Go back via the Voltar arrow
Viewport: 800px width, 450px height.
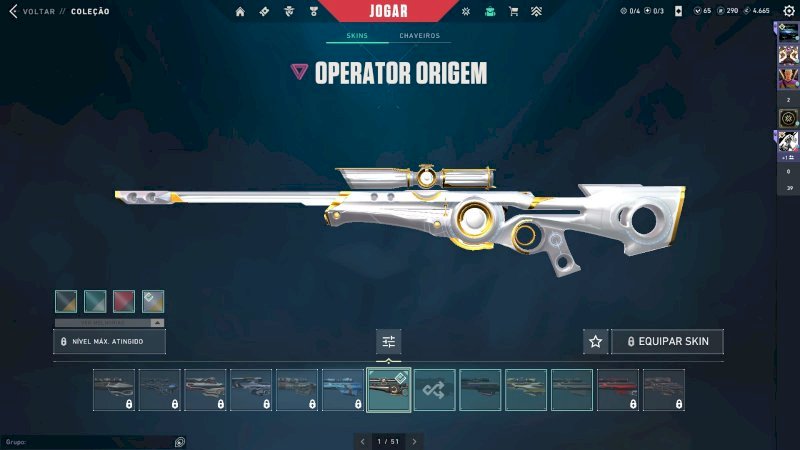(x=13, y=11)
